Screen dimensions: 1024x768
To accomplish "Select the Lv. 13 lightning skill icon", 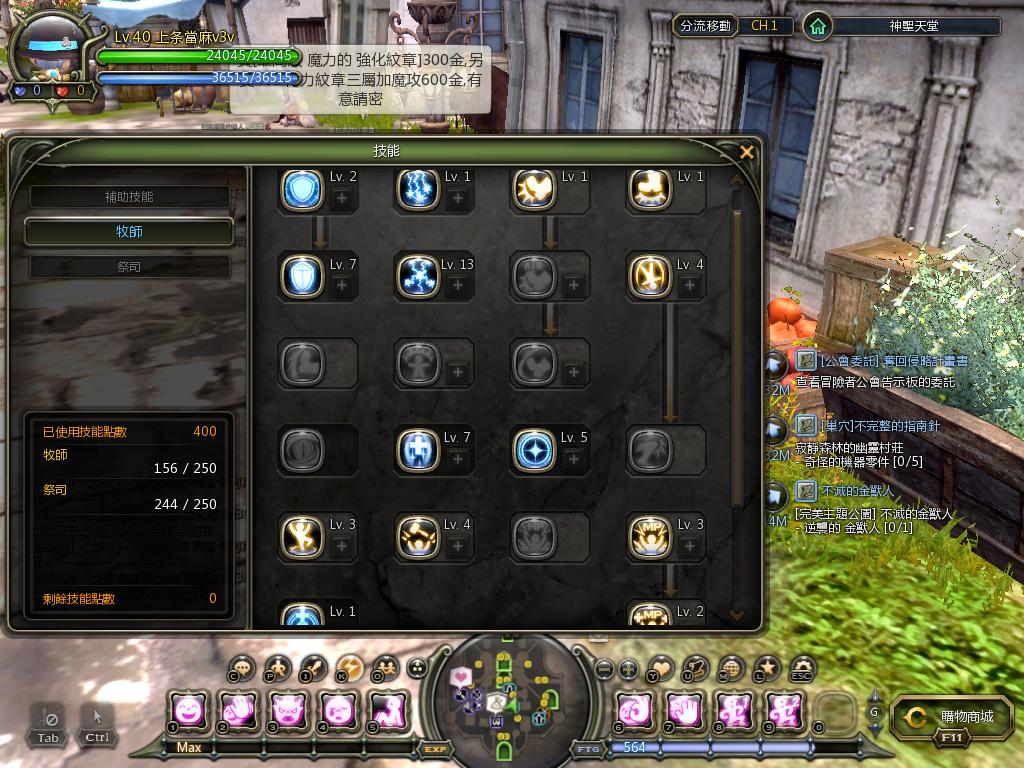I will 417,276.
